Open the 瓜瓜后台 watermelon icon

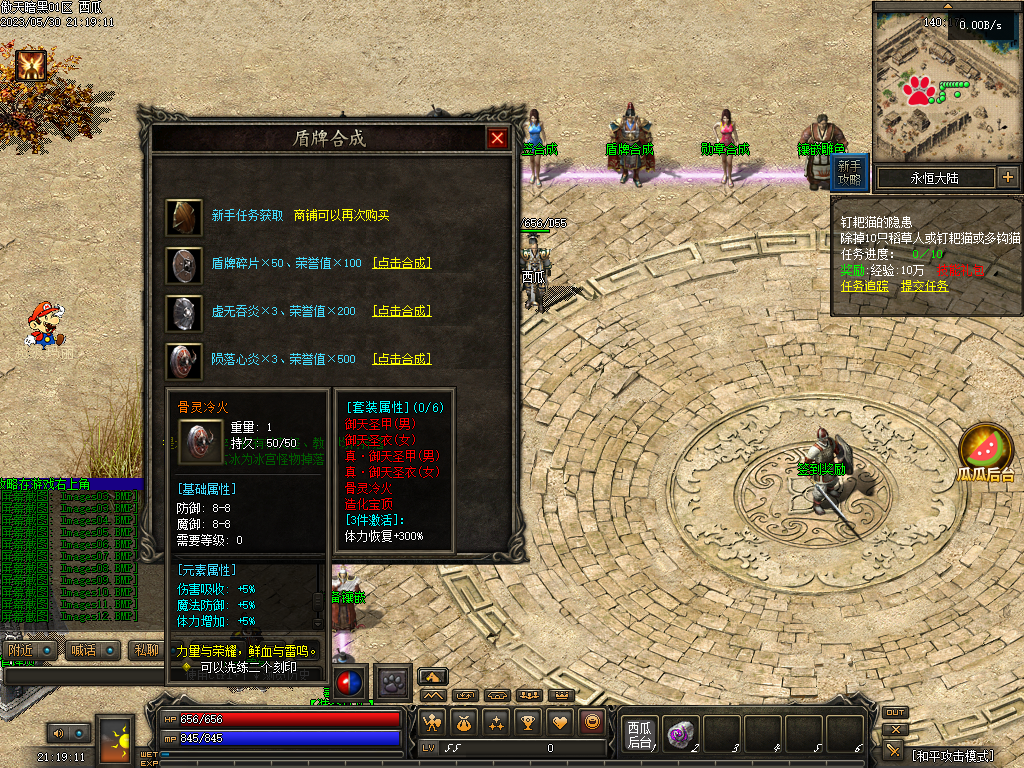986,449
